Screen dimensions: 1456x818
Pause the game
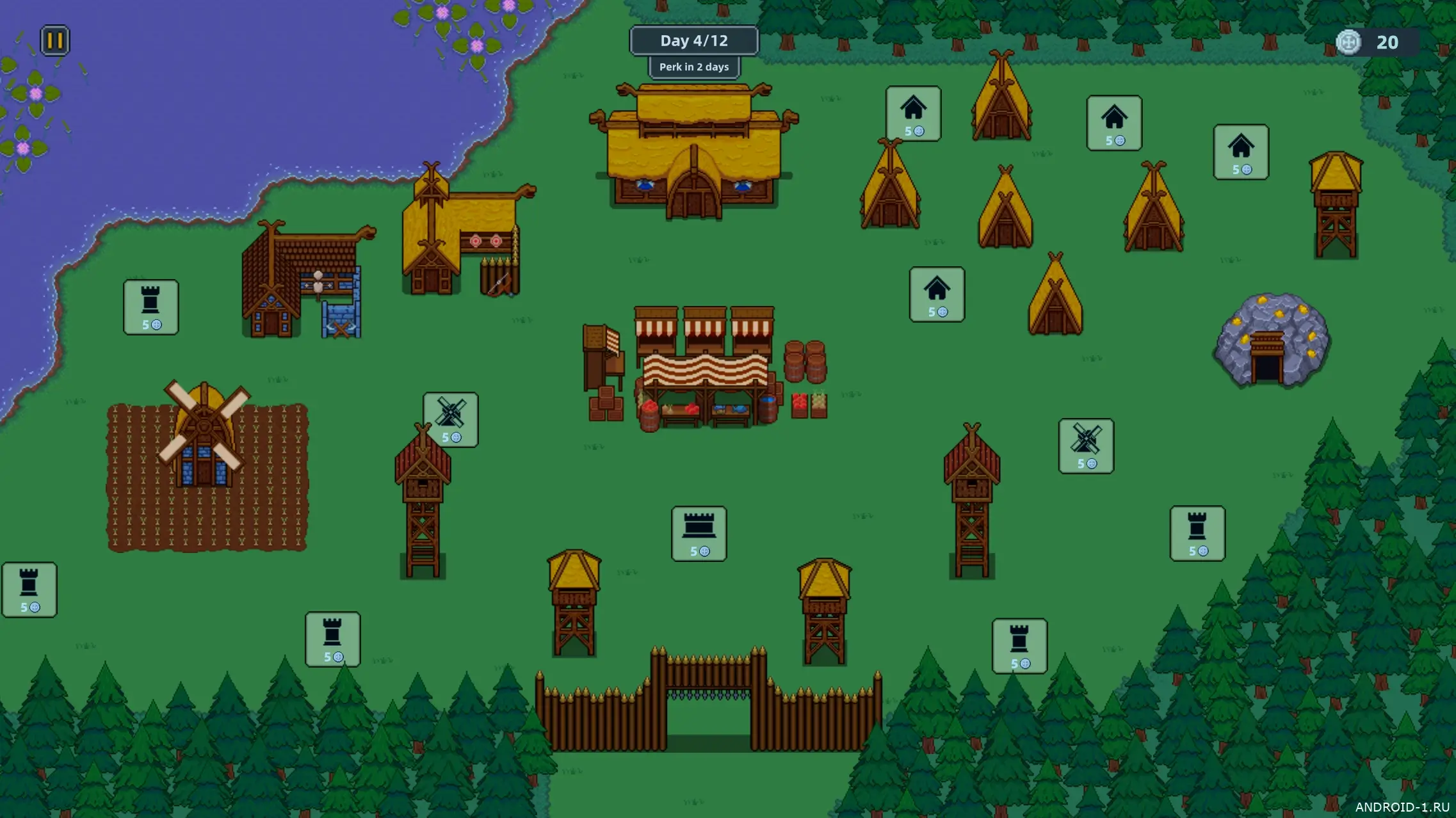tap(55, 41)
